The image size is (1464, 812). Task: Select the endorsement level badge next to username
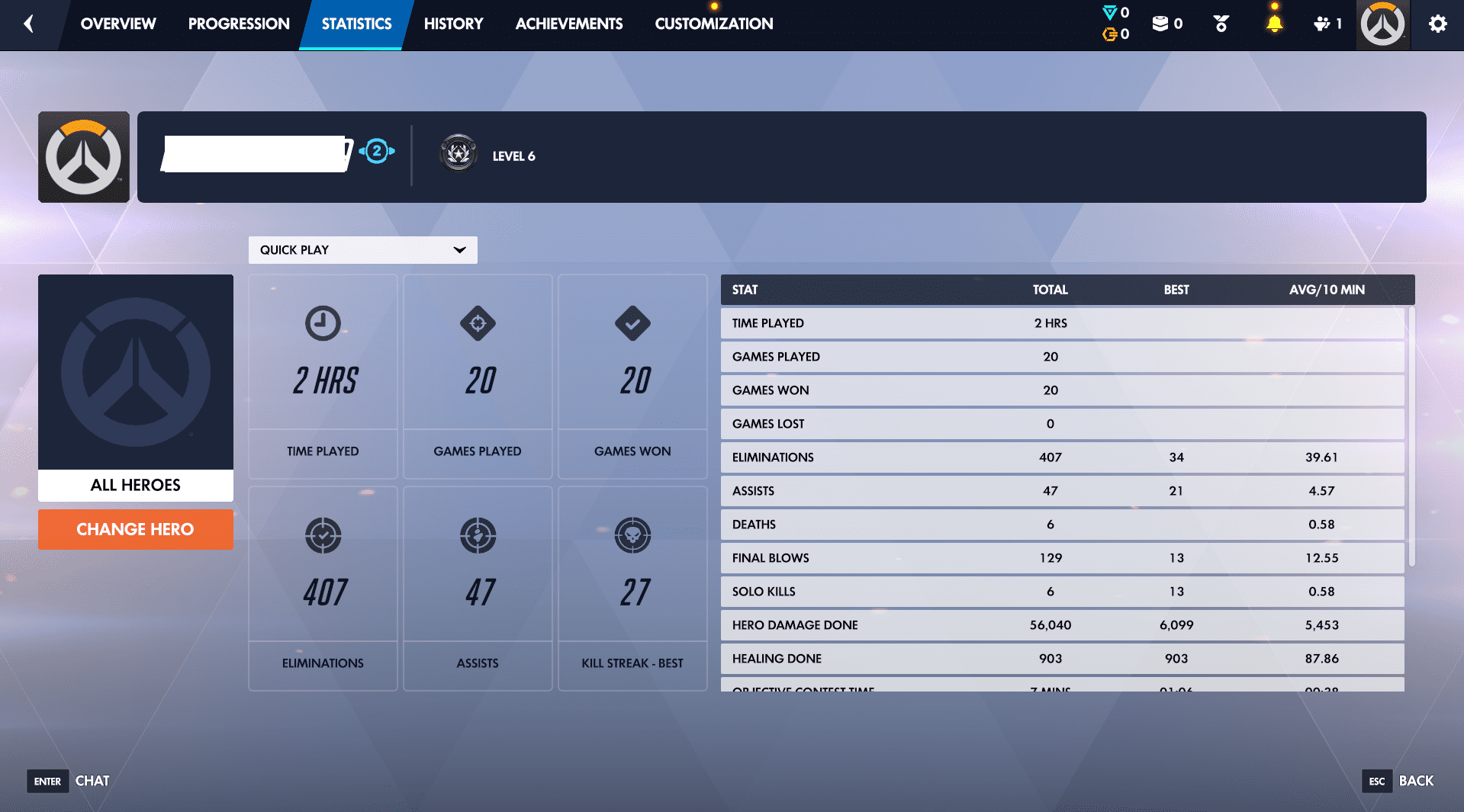click(376, 152)
